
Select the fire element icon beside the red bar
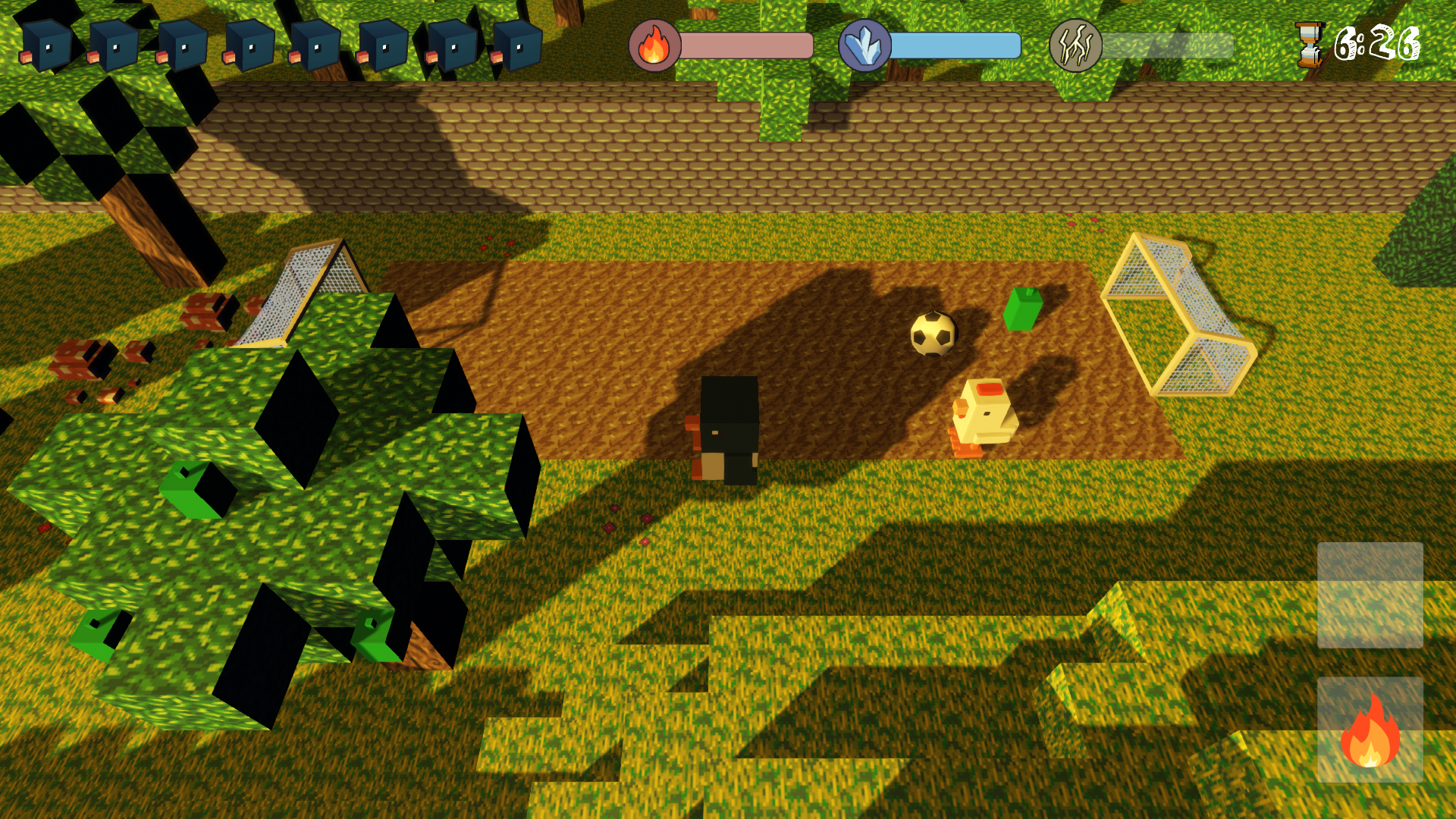point(654,45)
